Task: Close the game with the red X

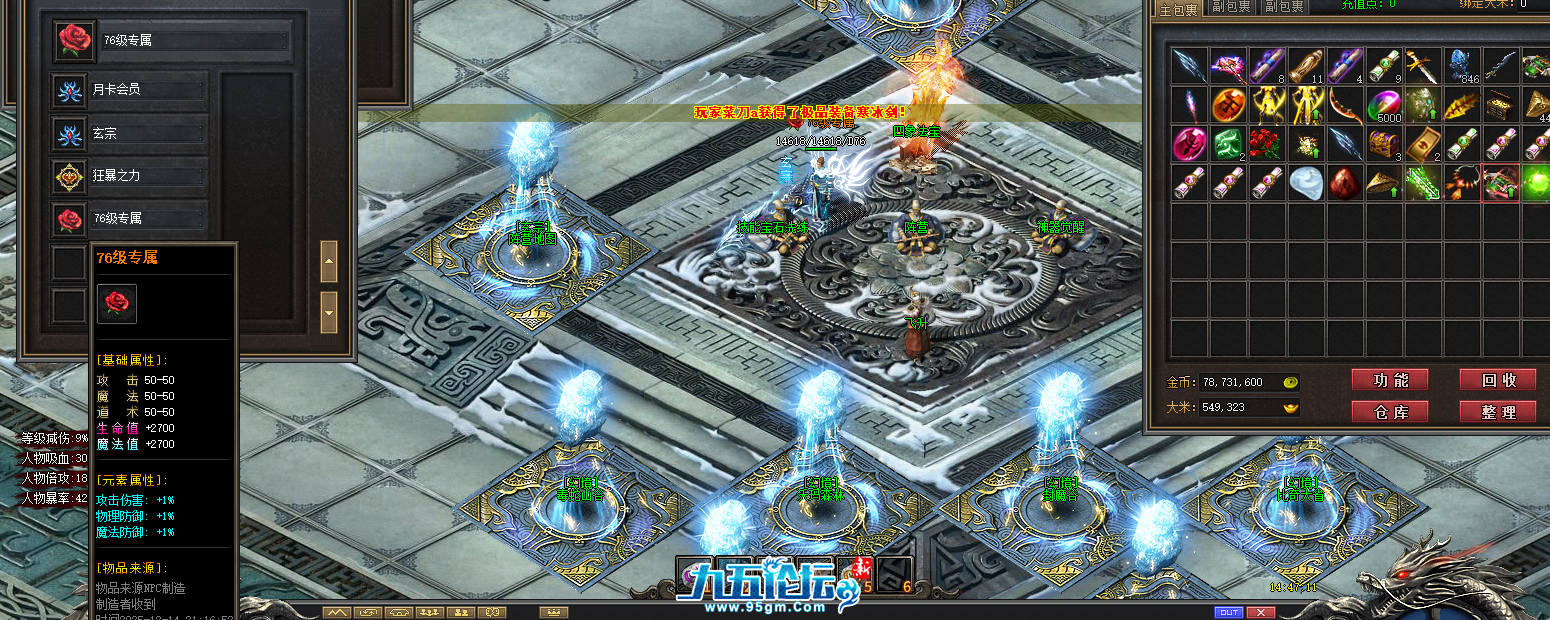Action: (1260, 612)
